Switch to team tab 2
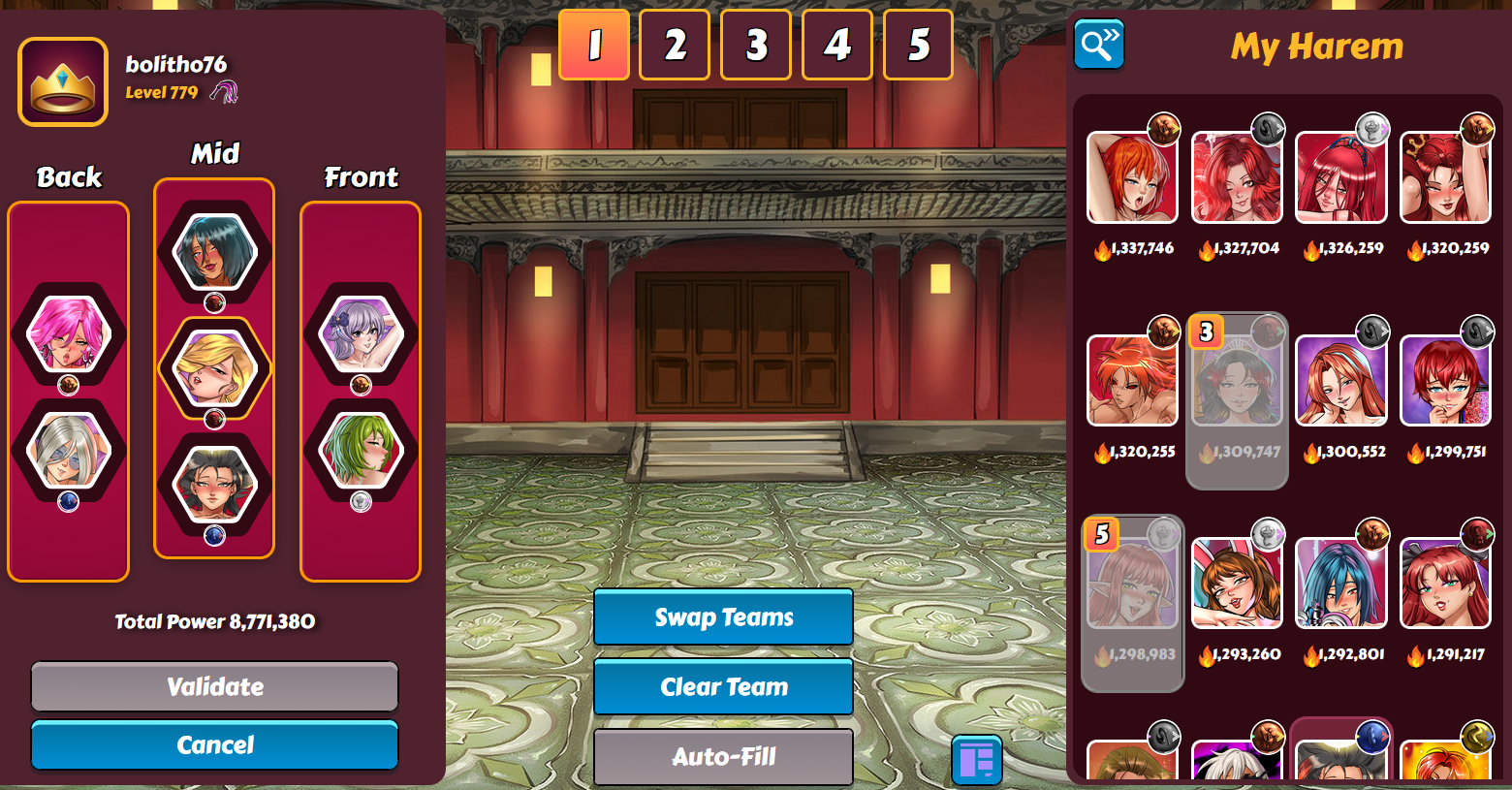The width and height of the screenshot is (1512, 790). (x=675, y=45)
